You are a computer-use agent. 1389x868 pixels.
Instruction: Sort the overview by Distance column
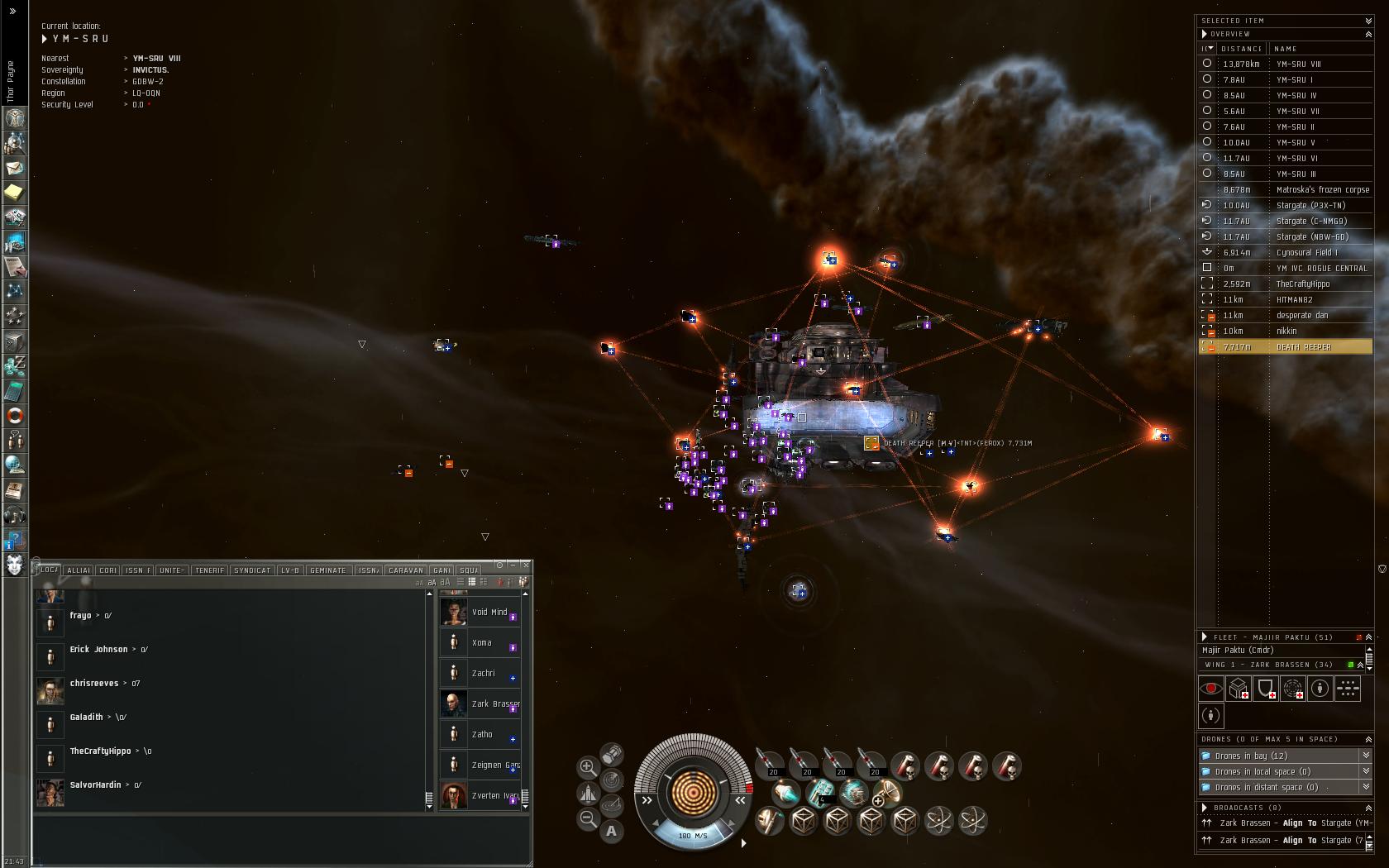[x=1242, y=49]
